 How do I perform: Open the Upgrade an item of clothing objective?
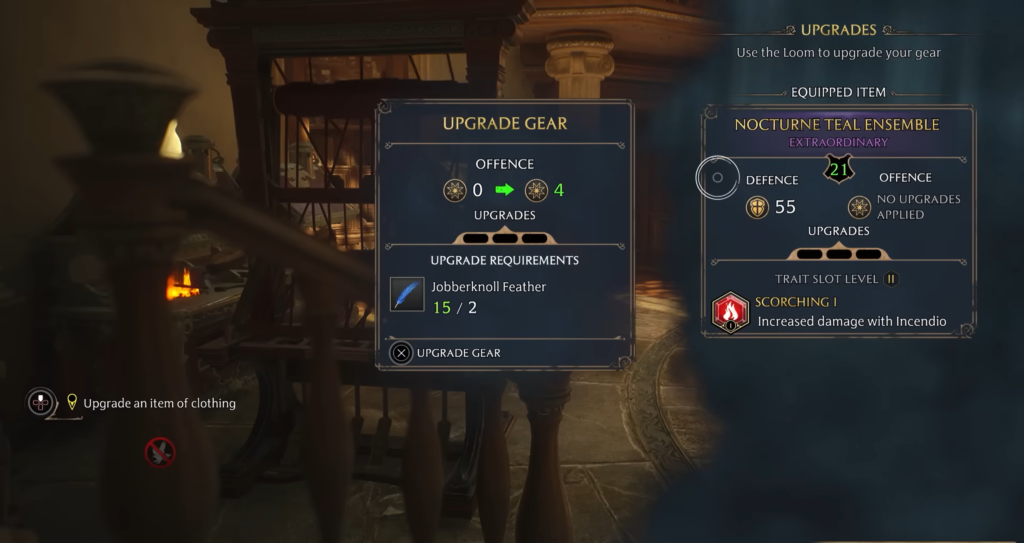158,403
